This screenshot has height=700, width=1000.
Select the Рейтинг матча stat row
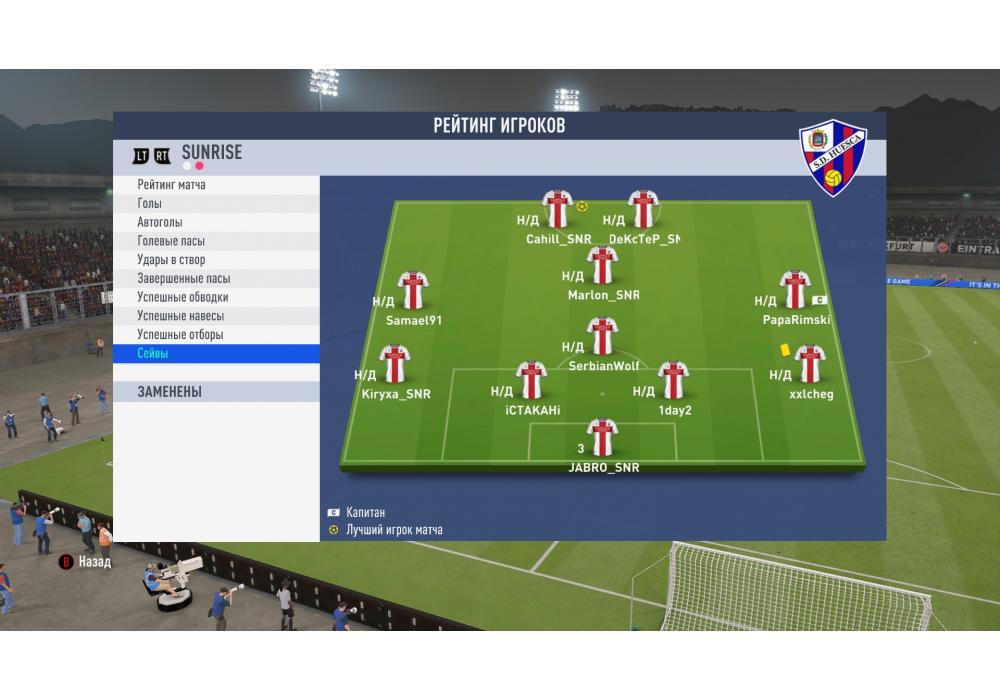pyautogui.click(x=216, y=185)
